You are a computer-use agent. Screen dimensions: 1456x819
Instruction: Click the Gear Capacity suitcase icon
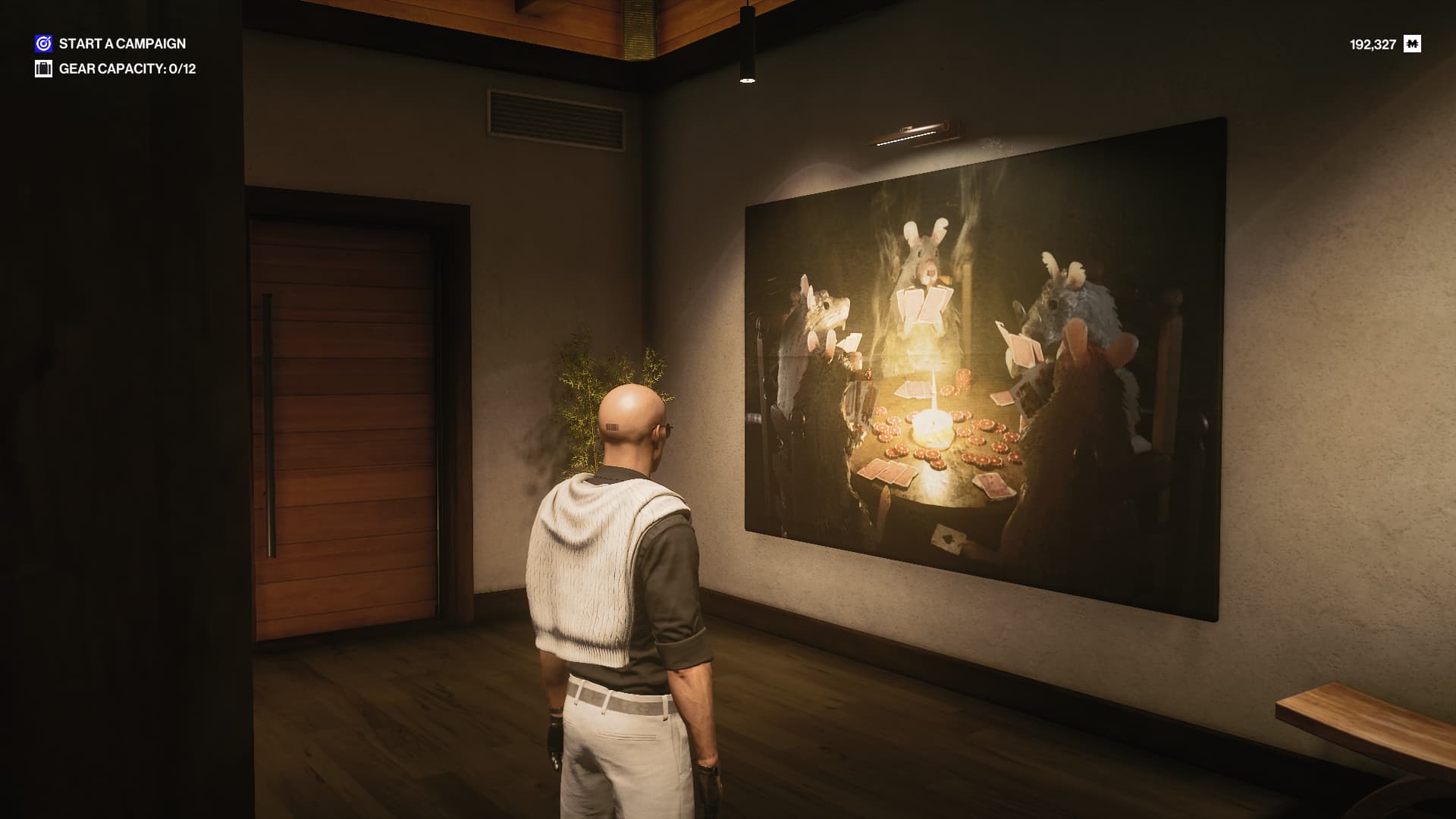tap(43, 69)
